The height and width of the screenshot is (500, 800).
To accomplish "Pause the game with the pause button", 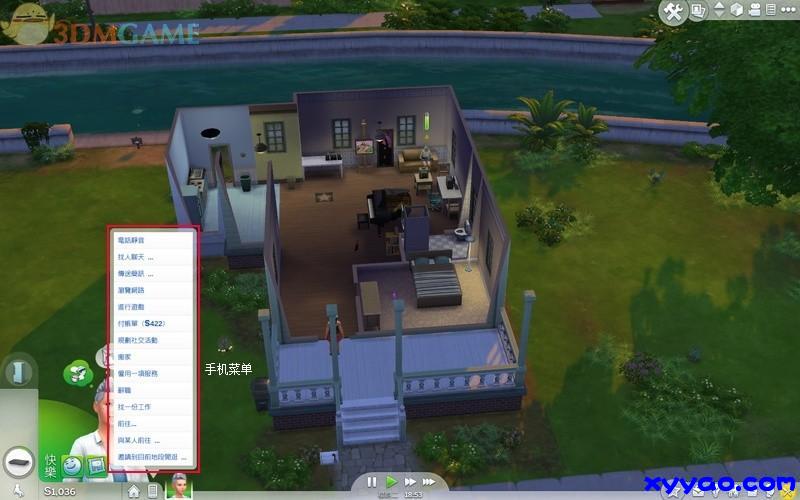I will [x=372, y=482].
